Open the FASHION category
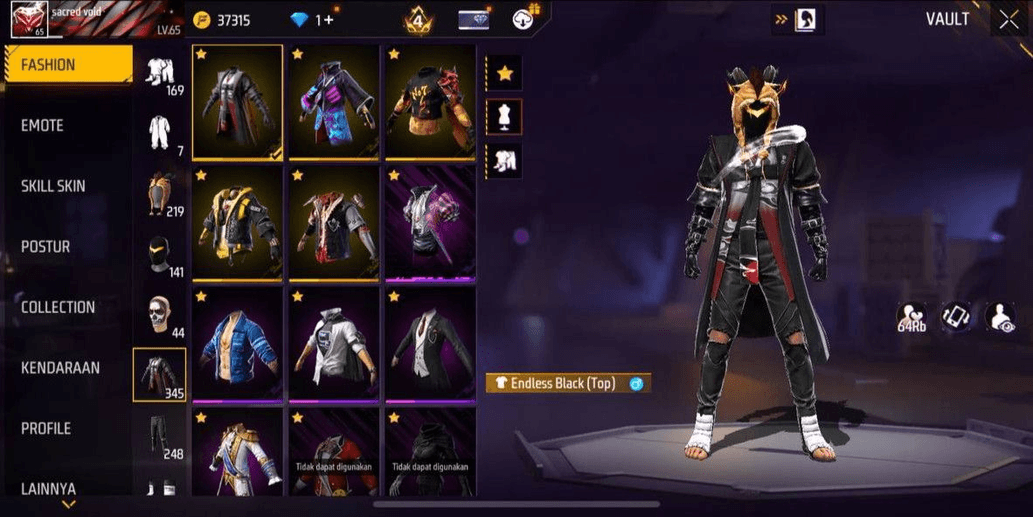 click(x=67, y=65)
